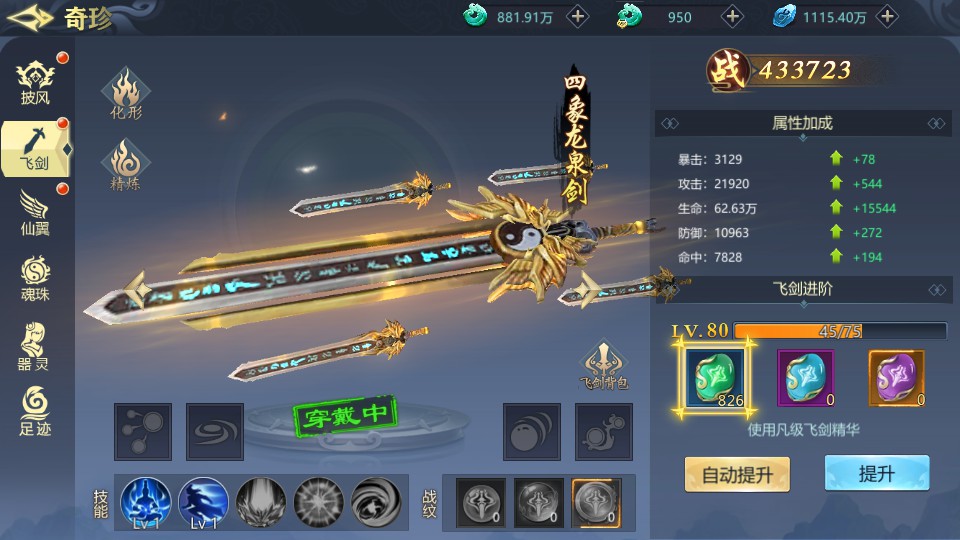Open the 飞剑背包 sword bag
Screen dimensions: 960x540
[604, 365]
